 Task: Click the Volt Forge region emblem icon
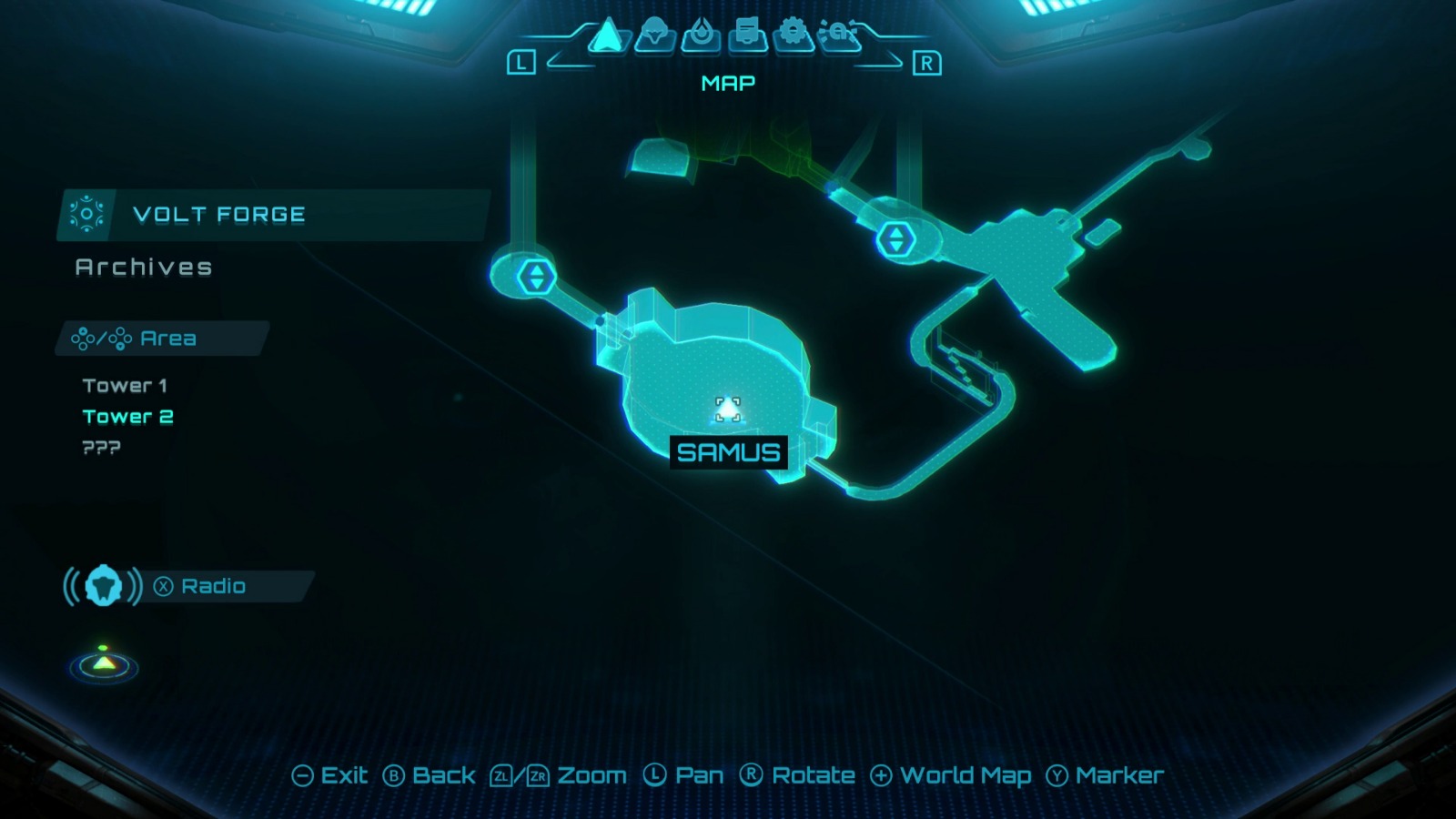tap(88, 215)
